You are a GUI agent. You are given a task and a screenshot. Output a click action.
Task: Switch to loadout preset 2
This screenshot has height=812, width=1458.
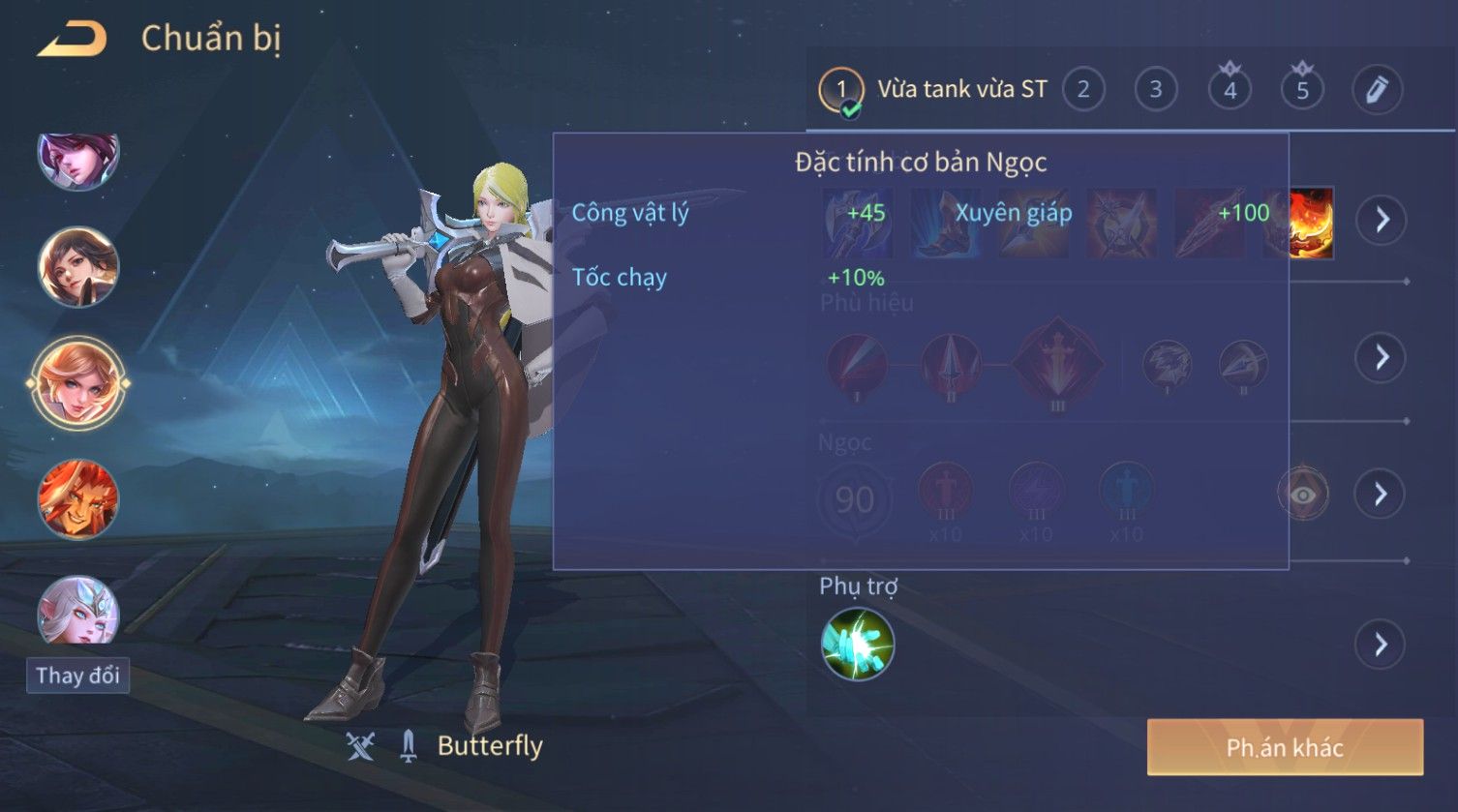click(1083, 90)
